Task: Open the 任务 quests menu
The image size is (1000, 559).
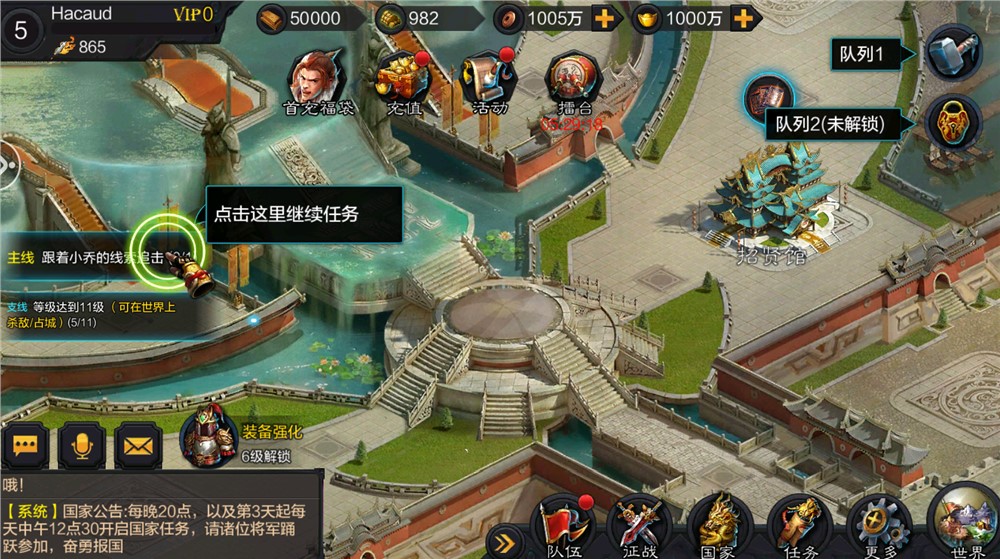Action: coord(798,524)
